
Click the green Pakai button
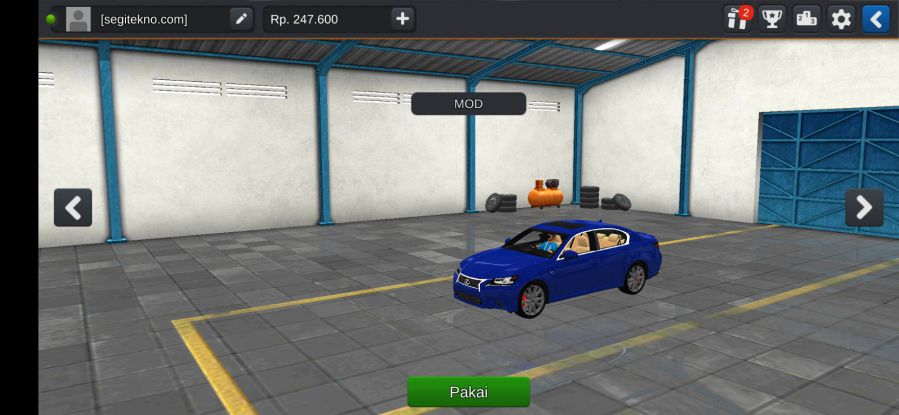click(468, 392)
